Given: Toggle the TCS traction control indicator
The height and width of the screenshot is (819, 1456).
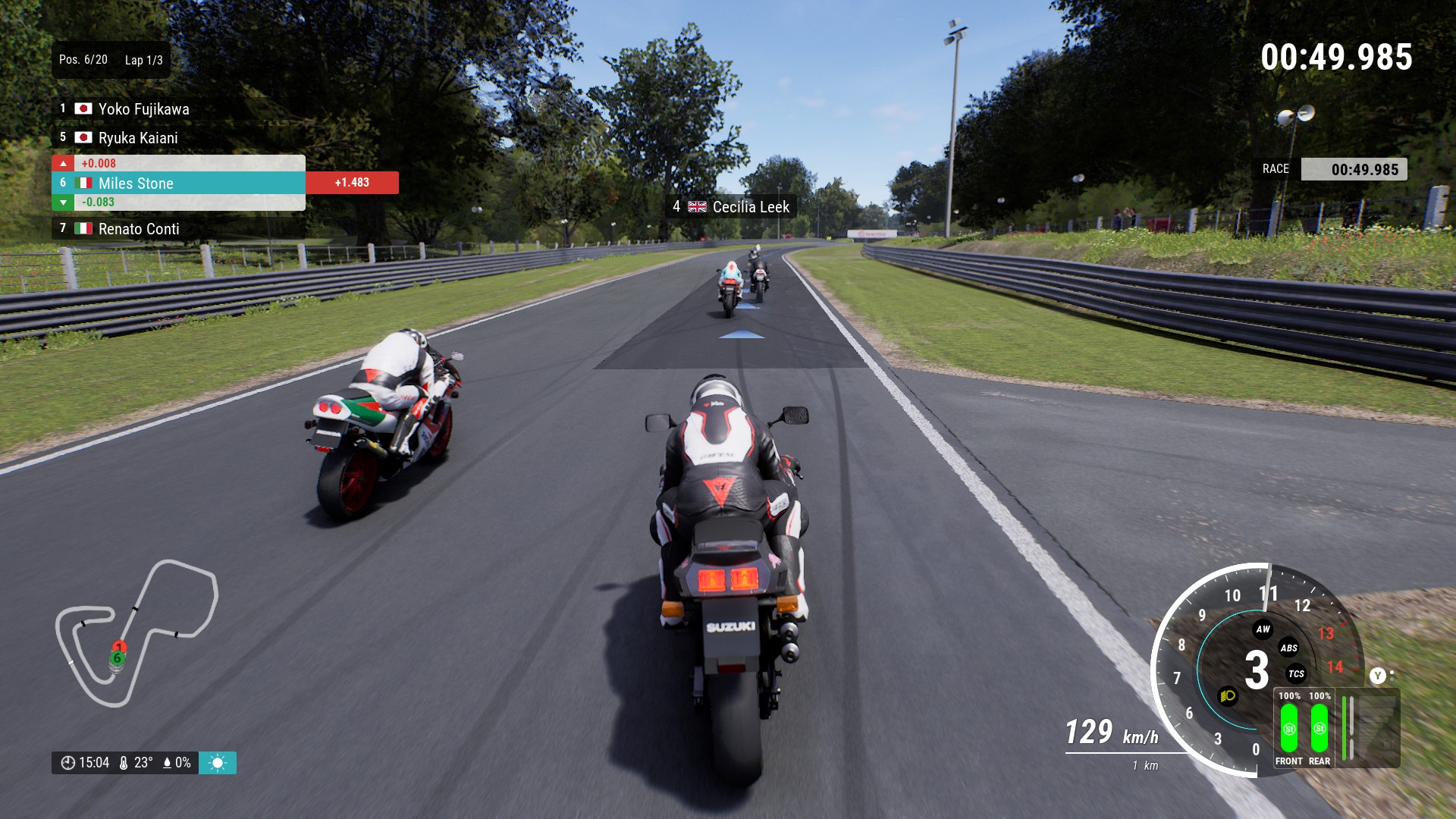Looking at the screenshot, I should [x=1296, y=673].
